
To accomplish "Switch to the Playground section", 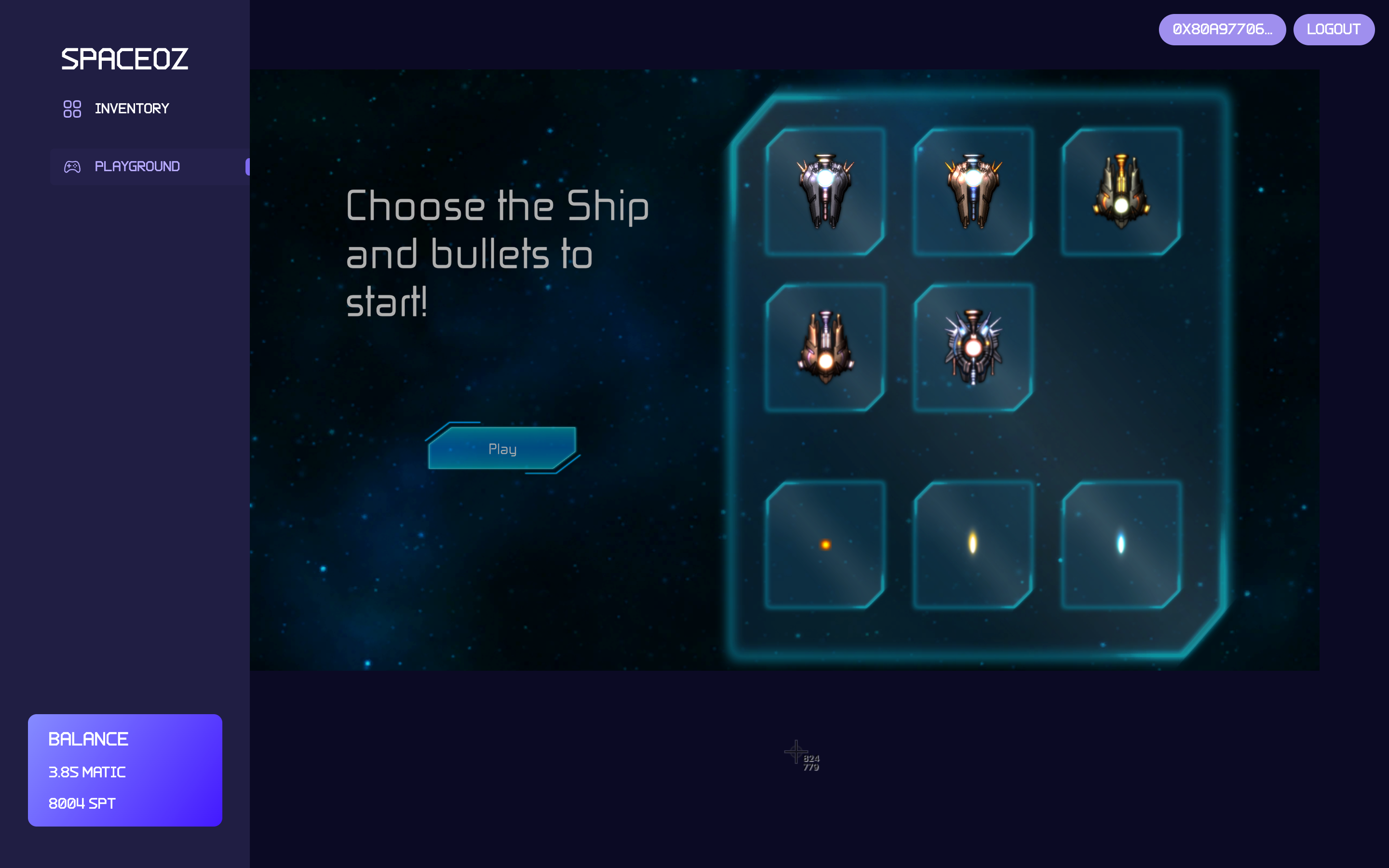I will 136,166.
